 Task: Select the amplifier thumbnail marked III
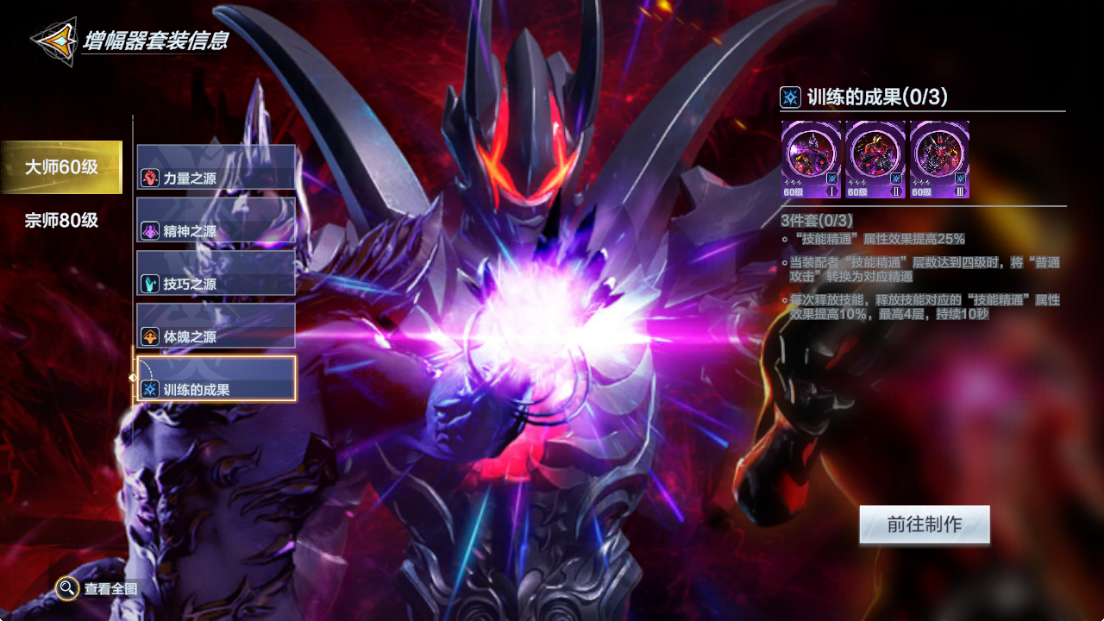click(939, 160)
